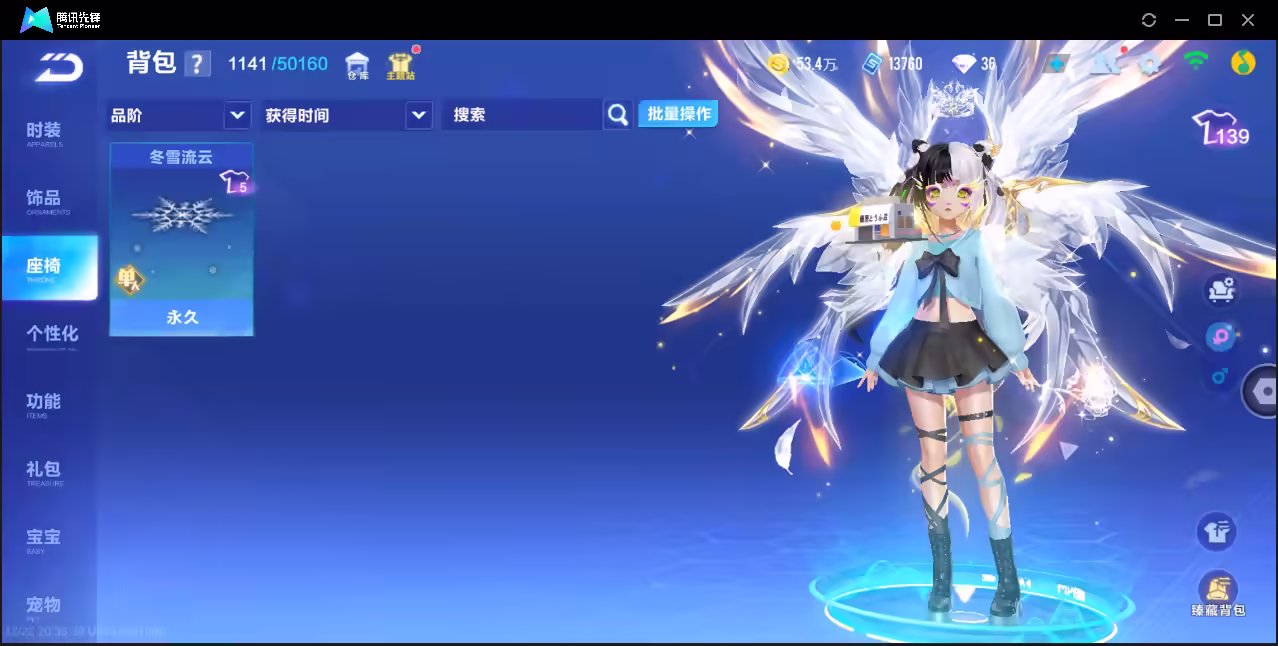This screenshot has width=1278, height=646.
Task: Switch to the 礼包 treasure tab
Action: [x=44, y=472]
